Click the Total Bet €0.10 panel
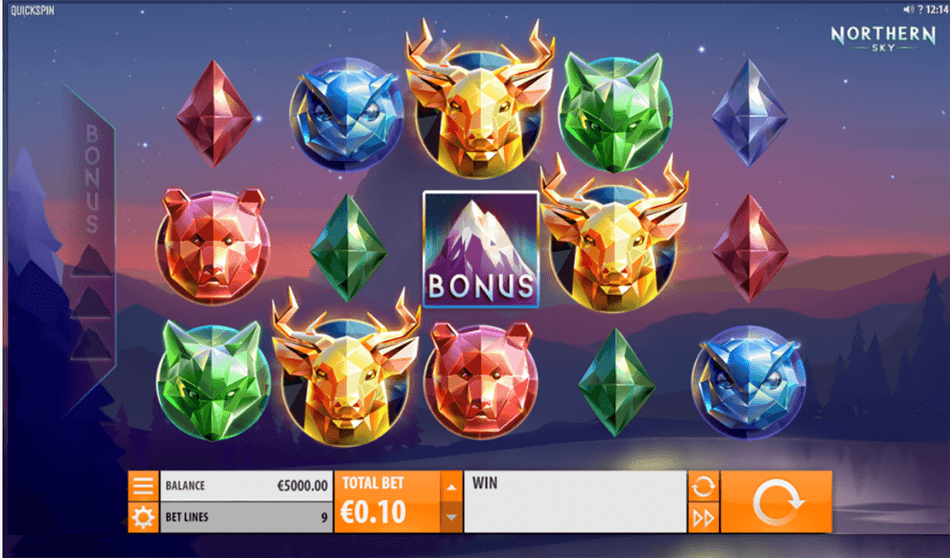 387,502
